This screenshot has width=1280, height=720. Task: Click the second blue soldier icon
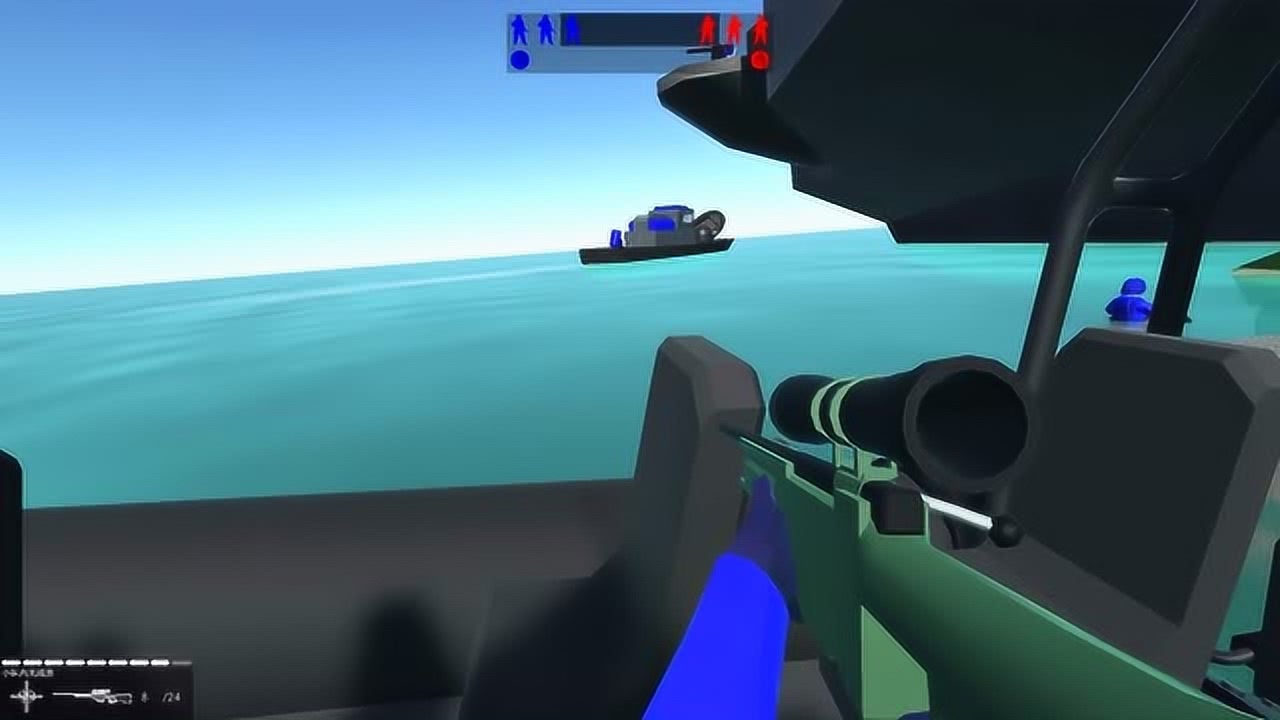click(545, 28)
